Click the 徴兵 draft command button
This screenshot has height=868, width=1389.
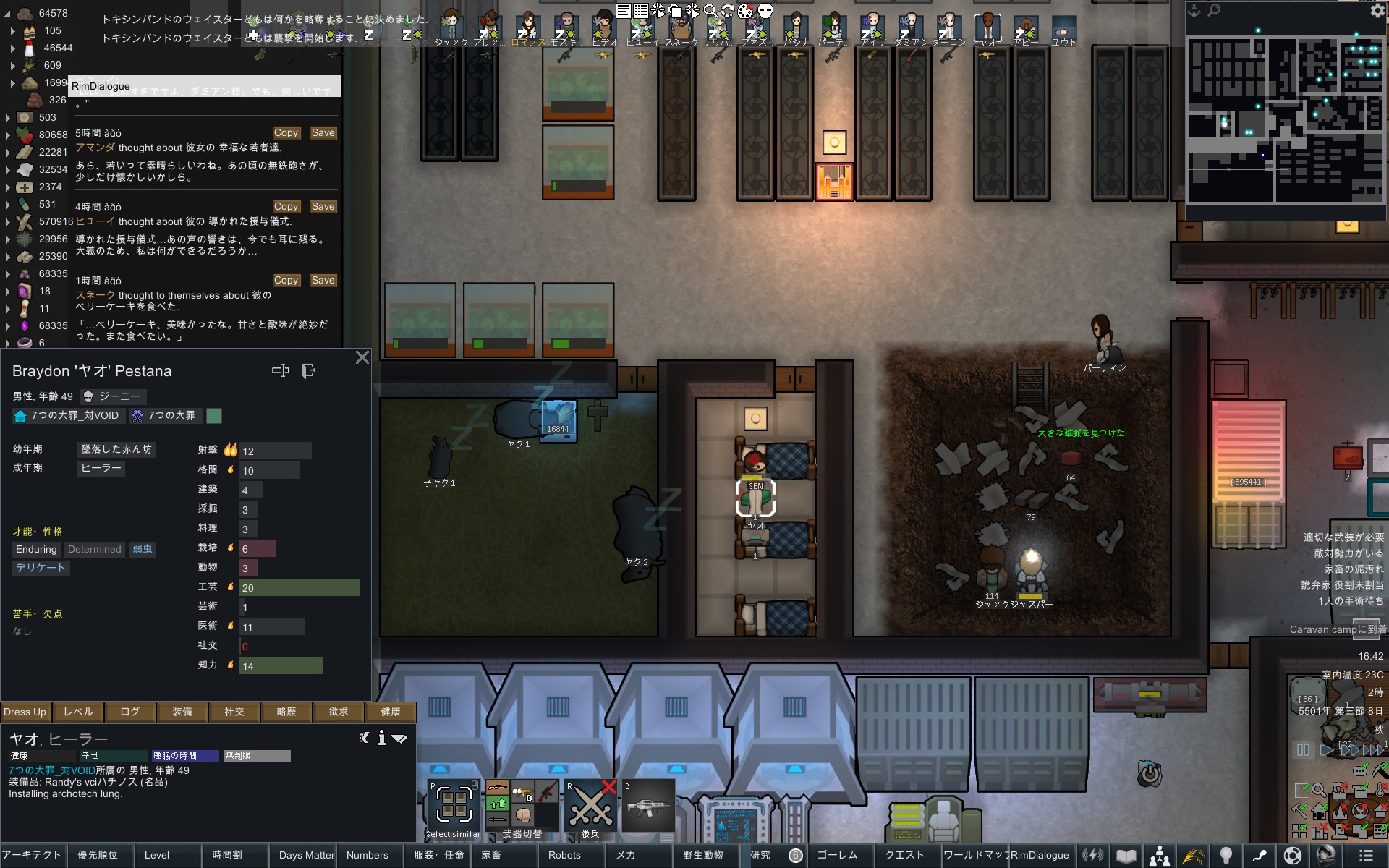click(x=590, y=807)
